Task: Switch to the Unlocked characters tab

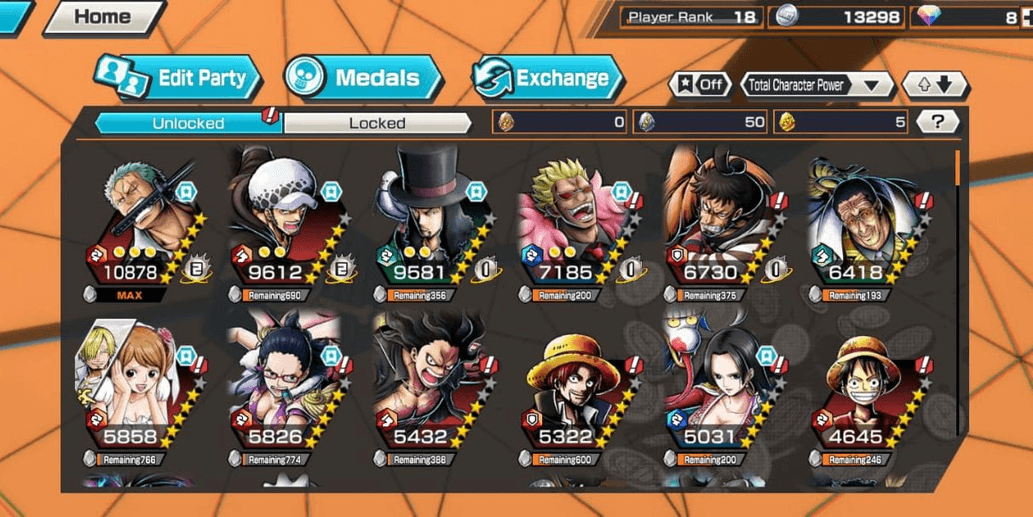Action: pos(188,123)
